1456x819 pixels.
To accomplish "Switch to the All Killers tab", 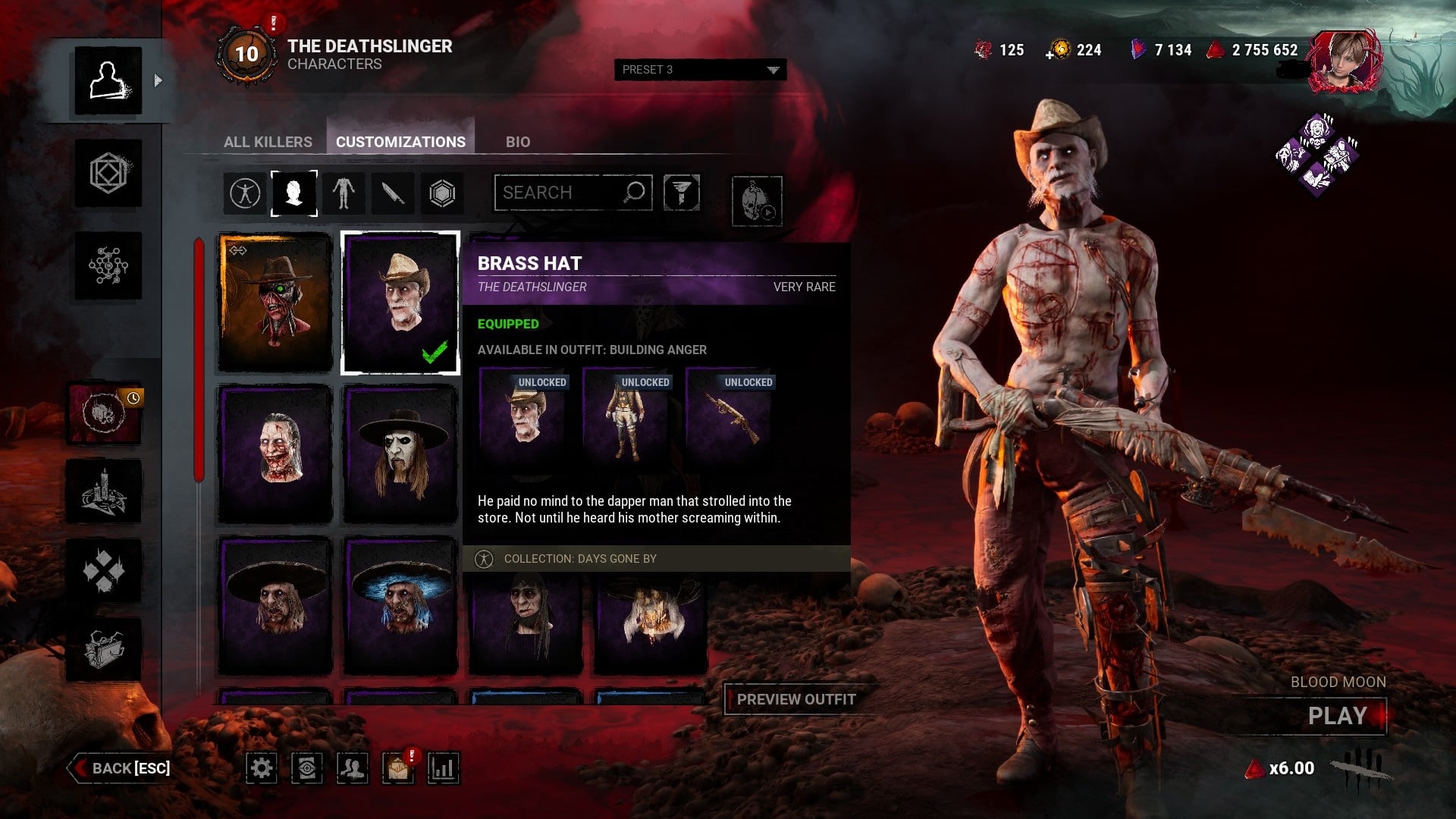I will click(x=268, y=142).
